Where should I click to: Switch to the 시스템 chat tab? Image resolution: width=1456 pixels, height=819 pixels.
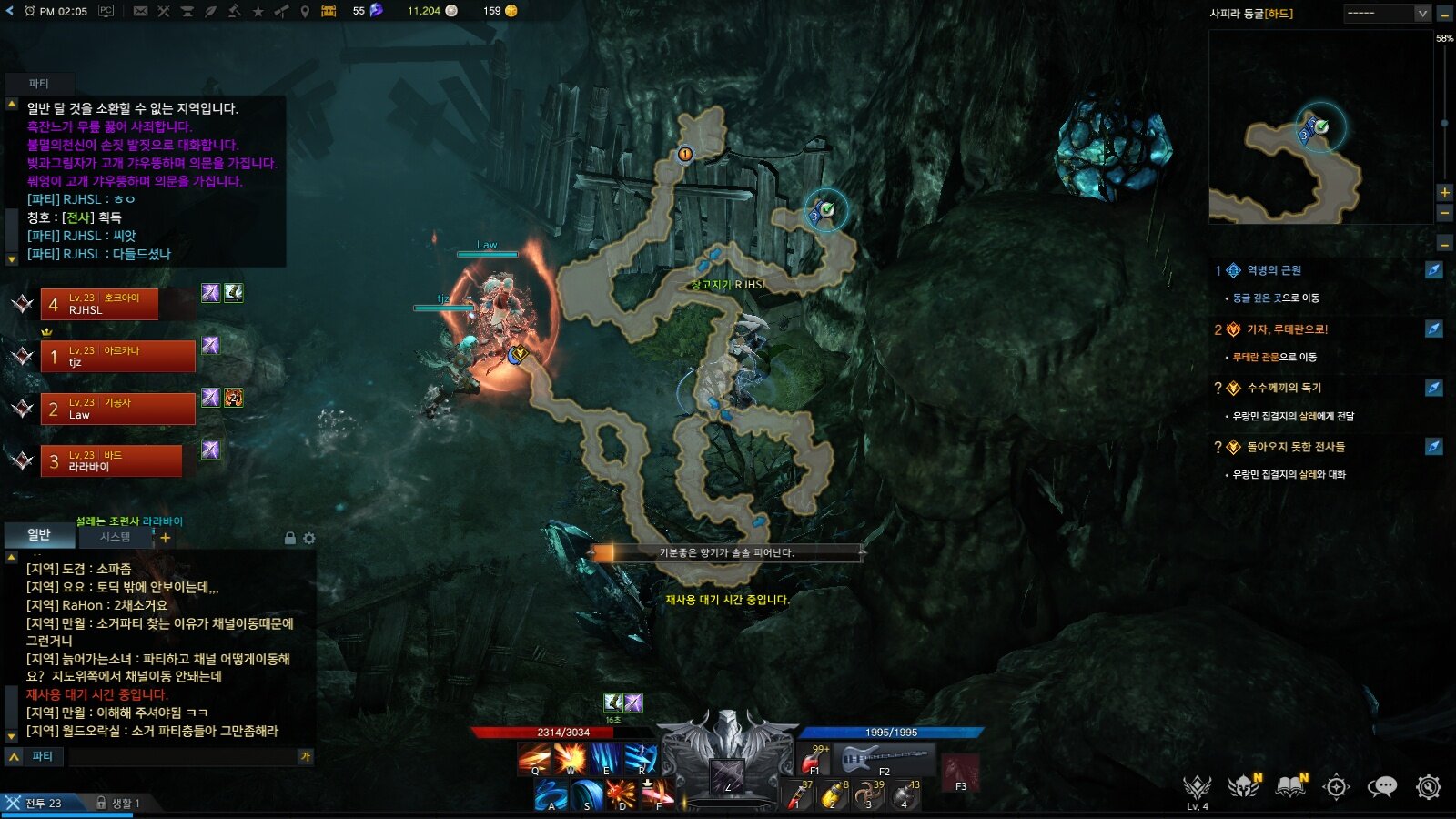click(115, 537)
